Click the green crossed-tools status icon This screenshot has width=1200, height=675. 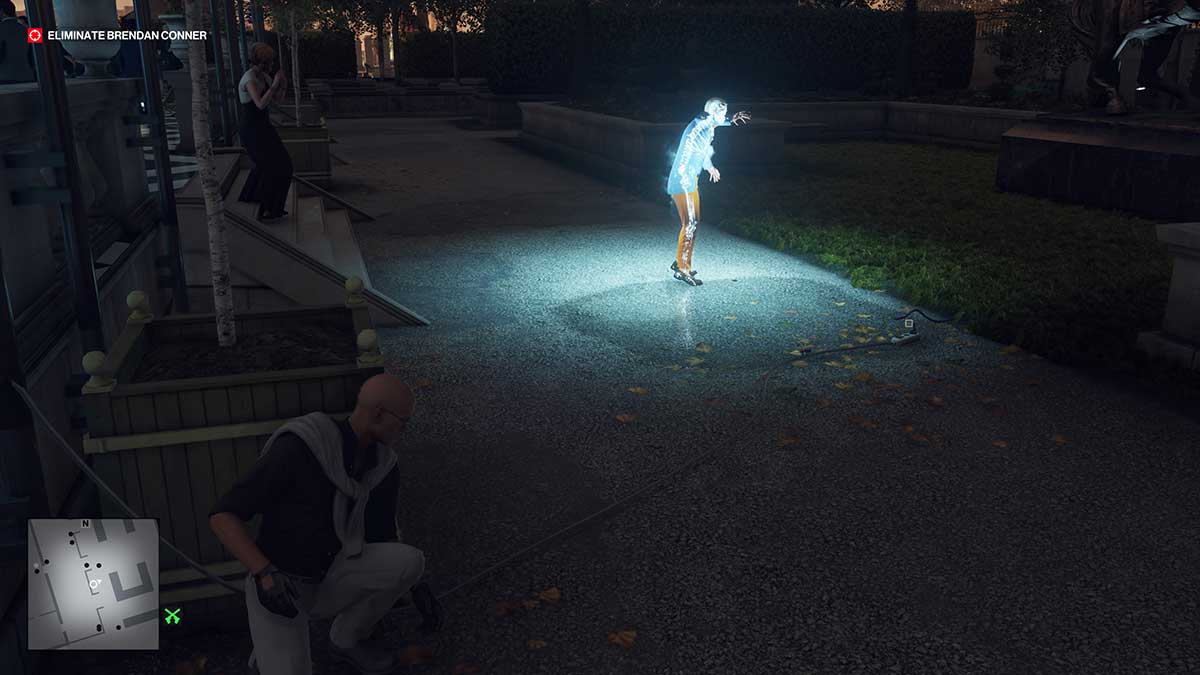(x=173, y=616)
